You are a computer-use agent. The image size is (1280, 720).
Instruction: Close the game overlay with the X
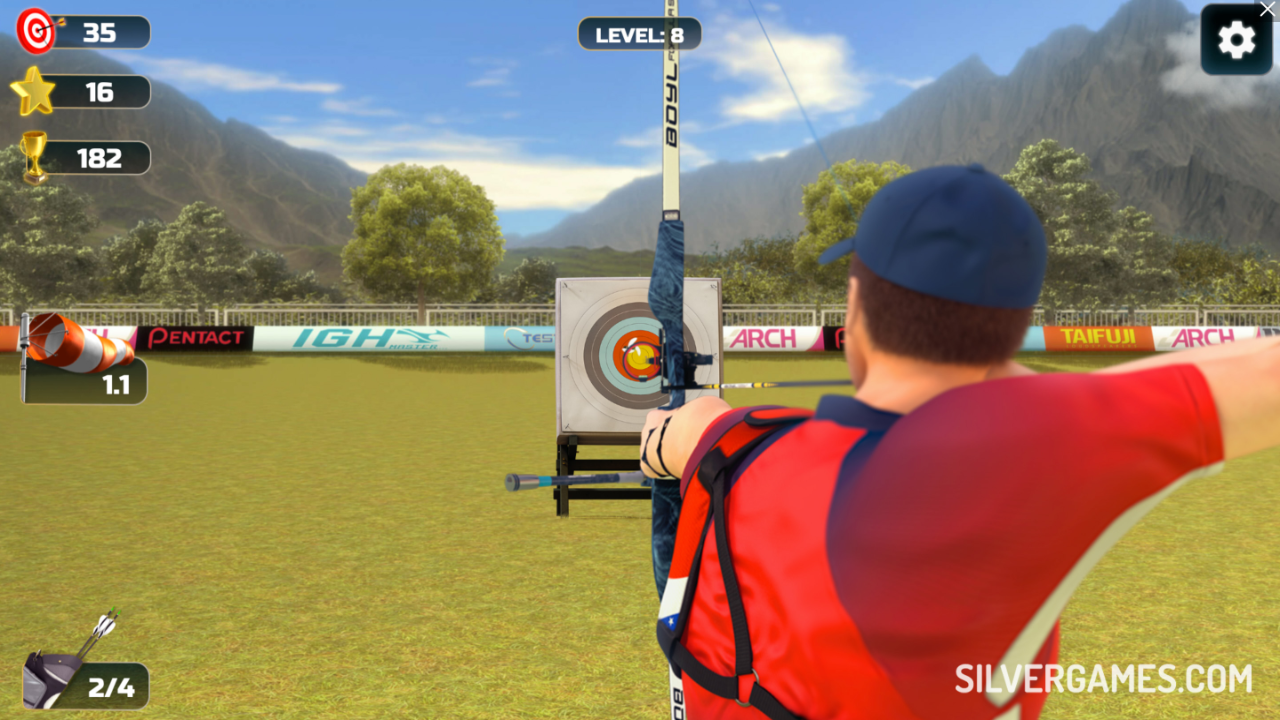tap(1268, 9)
